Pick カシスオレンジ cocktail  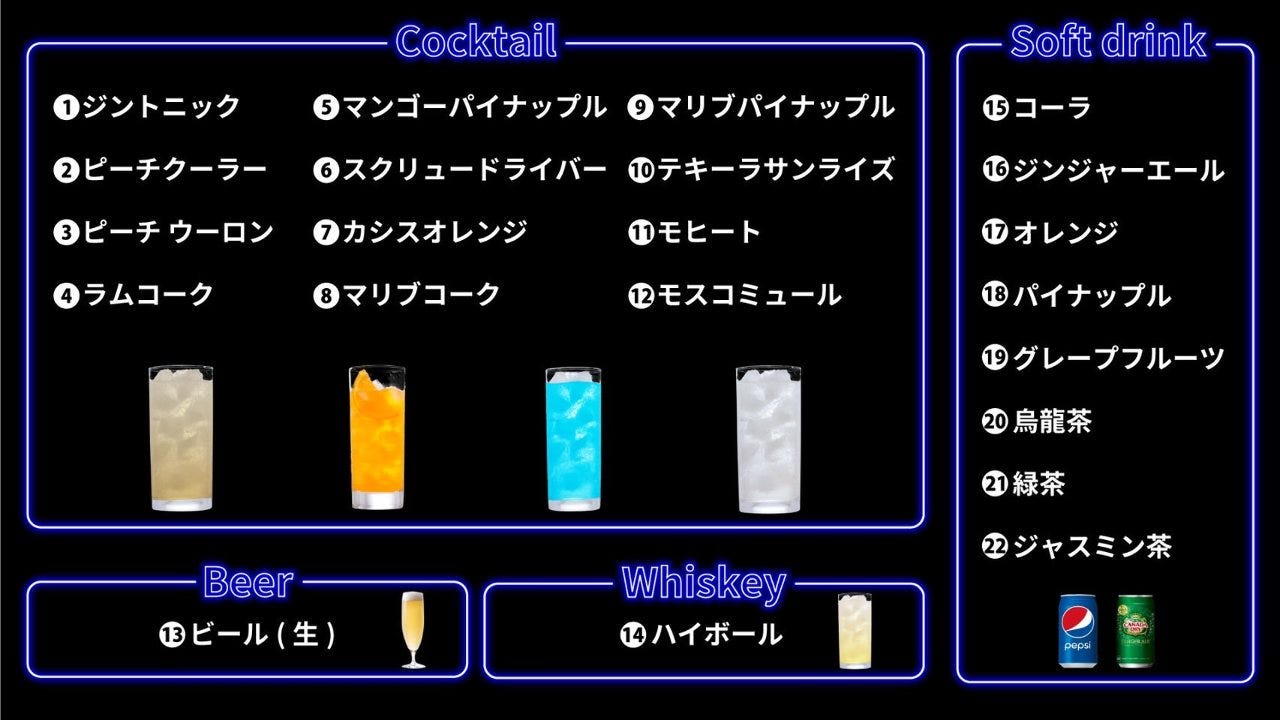pos(420,233)
